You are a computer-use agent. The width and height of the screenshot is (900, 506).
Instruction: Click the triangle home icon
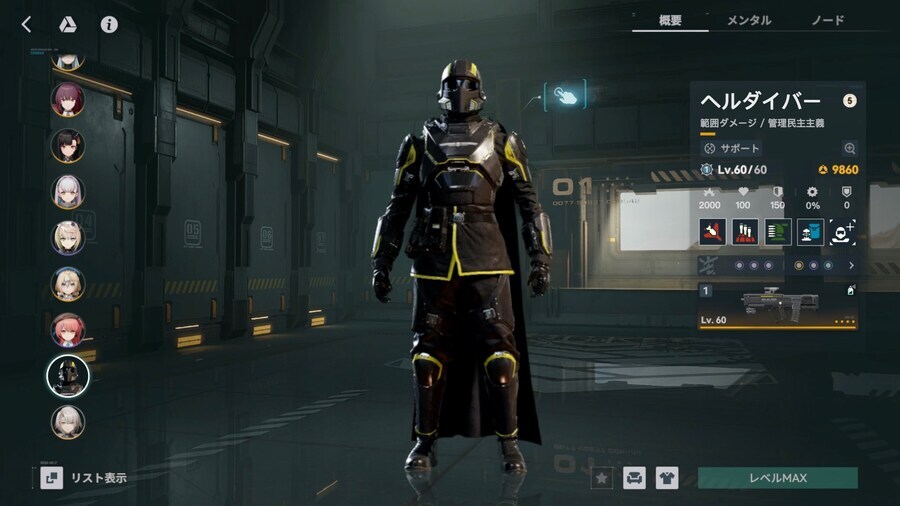[69, 24]
